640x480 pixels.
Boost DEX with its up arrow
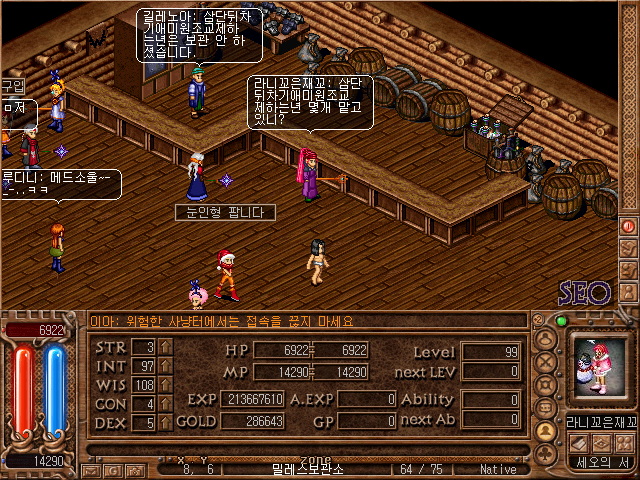(x=166, y=423)
